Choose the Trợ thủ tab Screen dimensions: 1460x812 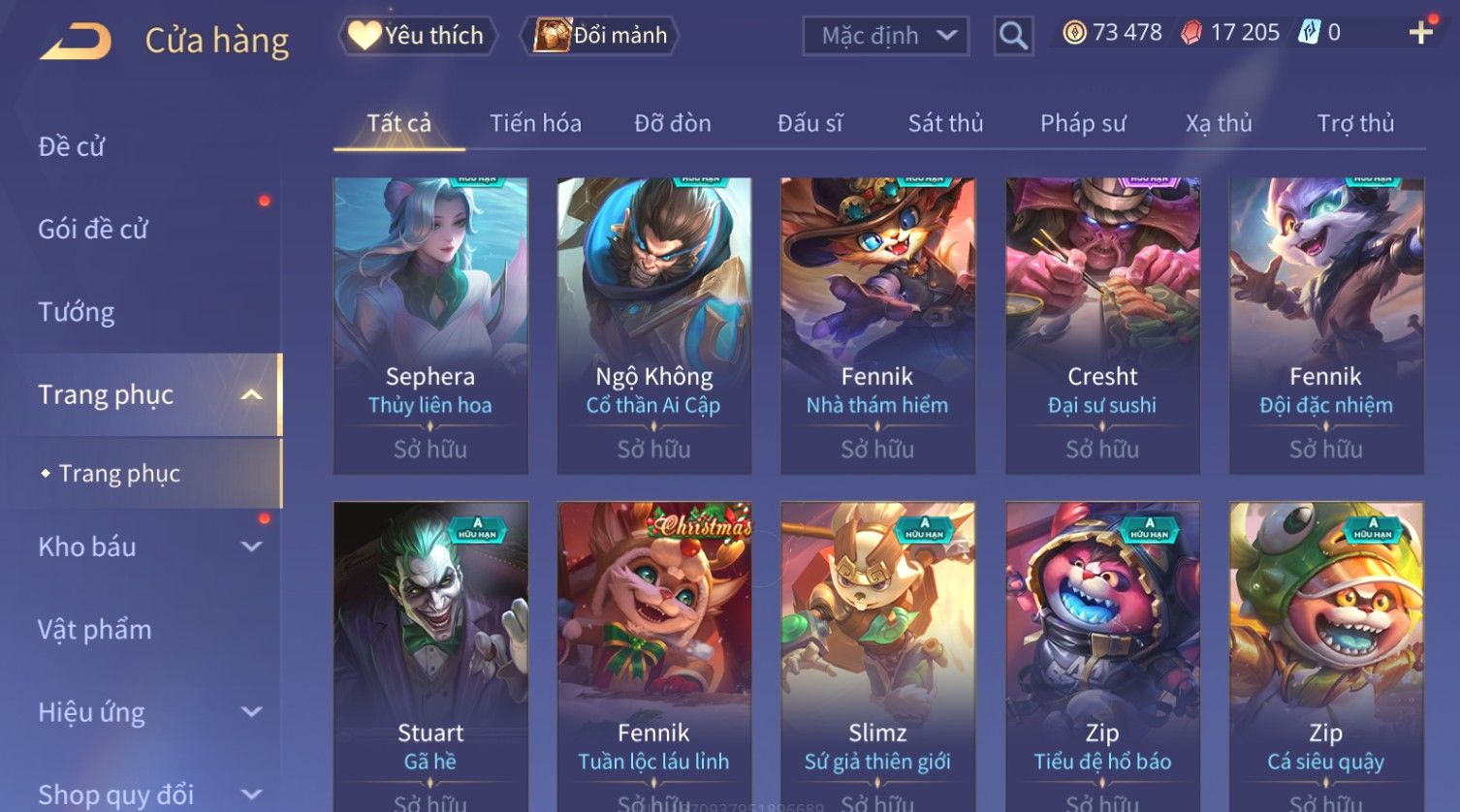click(x=1355, y=123)
